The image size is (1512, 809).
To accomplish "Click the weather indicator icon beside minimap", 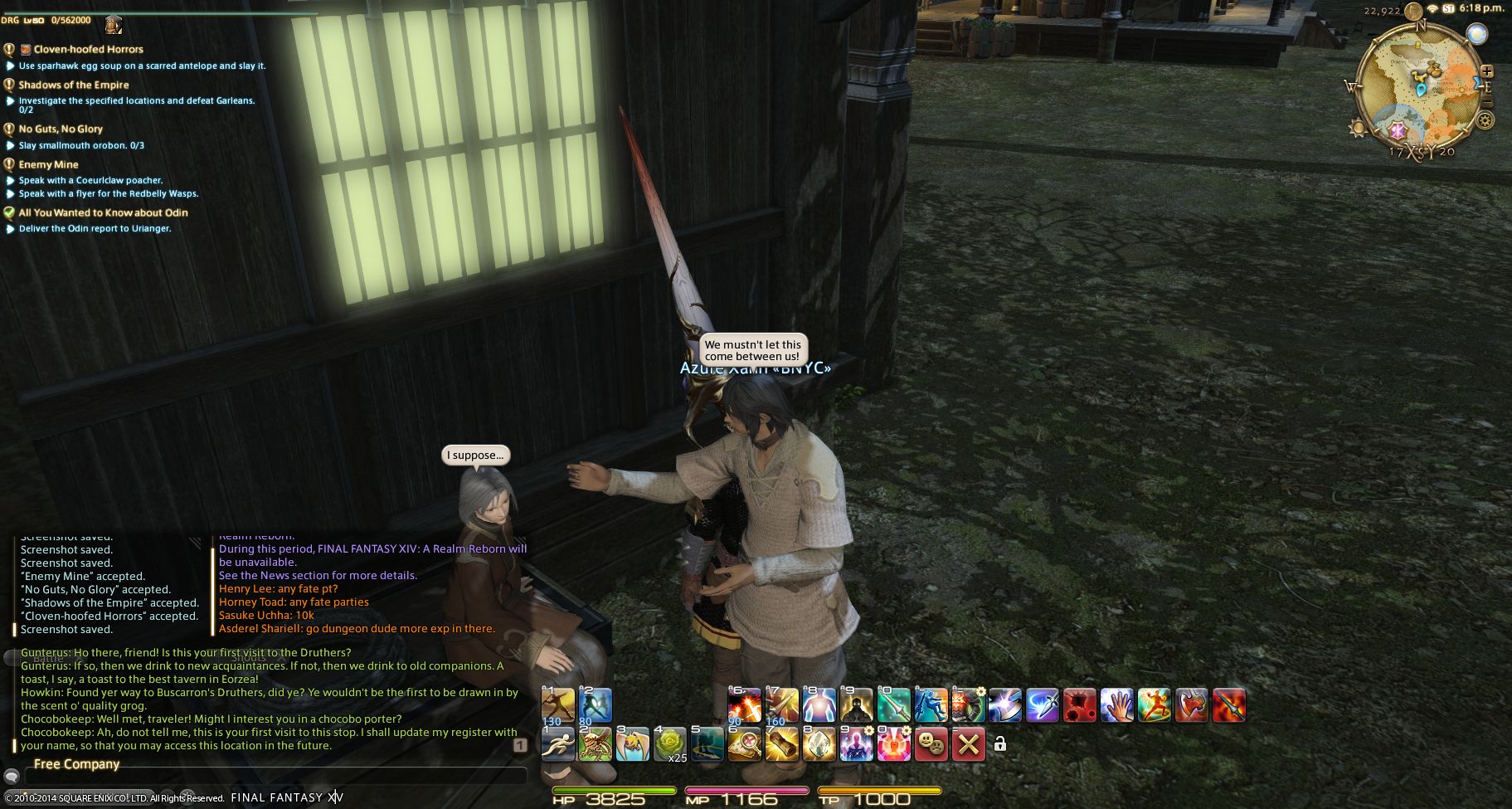I will (1476, 35).
